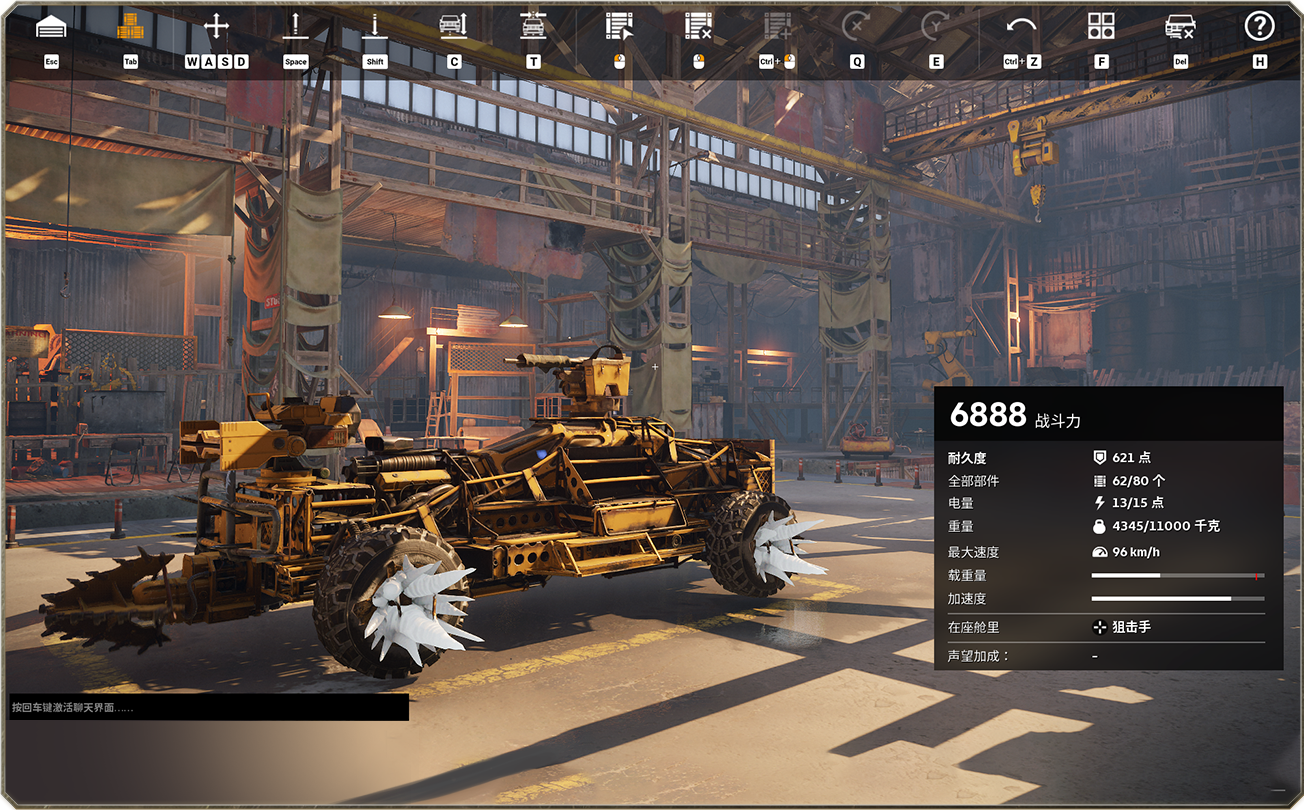The width and height of the screenshot is (1304, 810).
Task: Click the remove-part list icon with X
Action: click(698, 27)
